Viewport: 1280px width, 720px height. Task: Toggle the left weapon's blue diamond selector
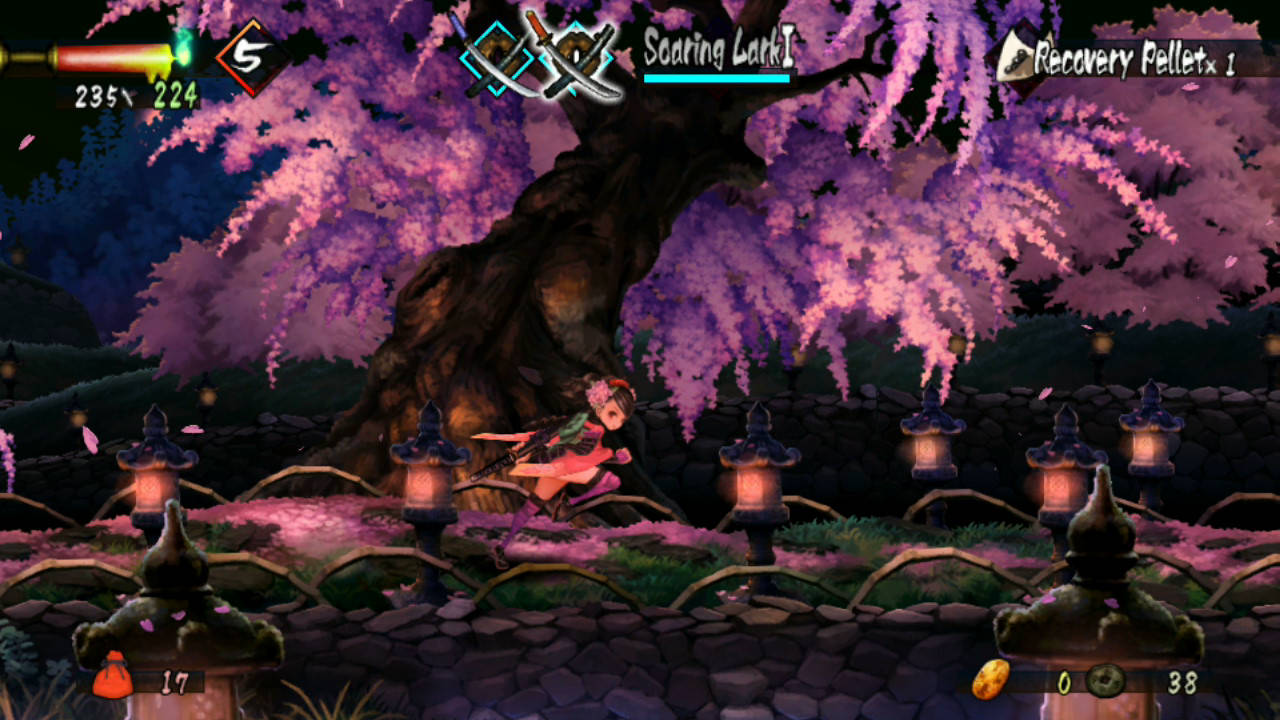[498, 55]
